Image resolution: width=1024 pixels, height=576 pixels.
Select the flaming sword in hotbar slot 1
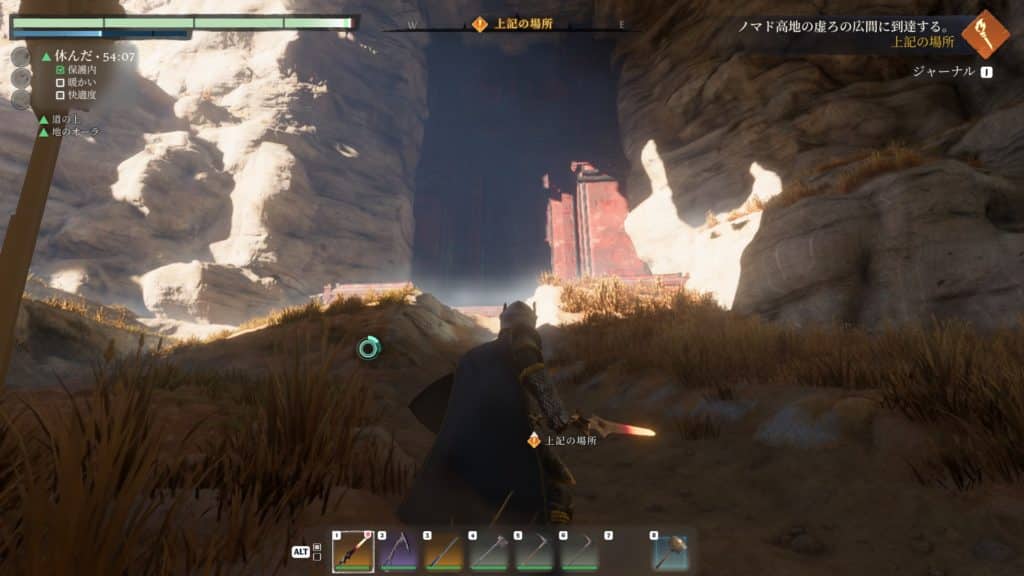353,551
